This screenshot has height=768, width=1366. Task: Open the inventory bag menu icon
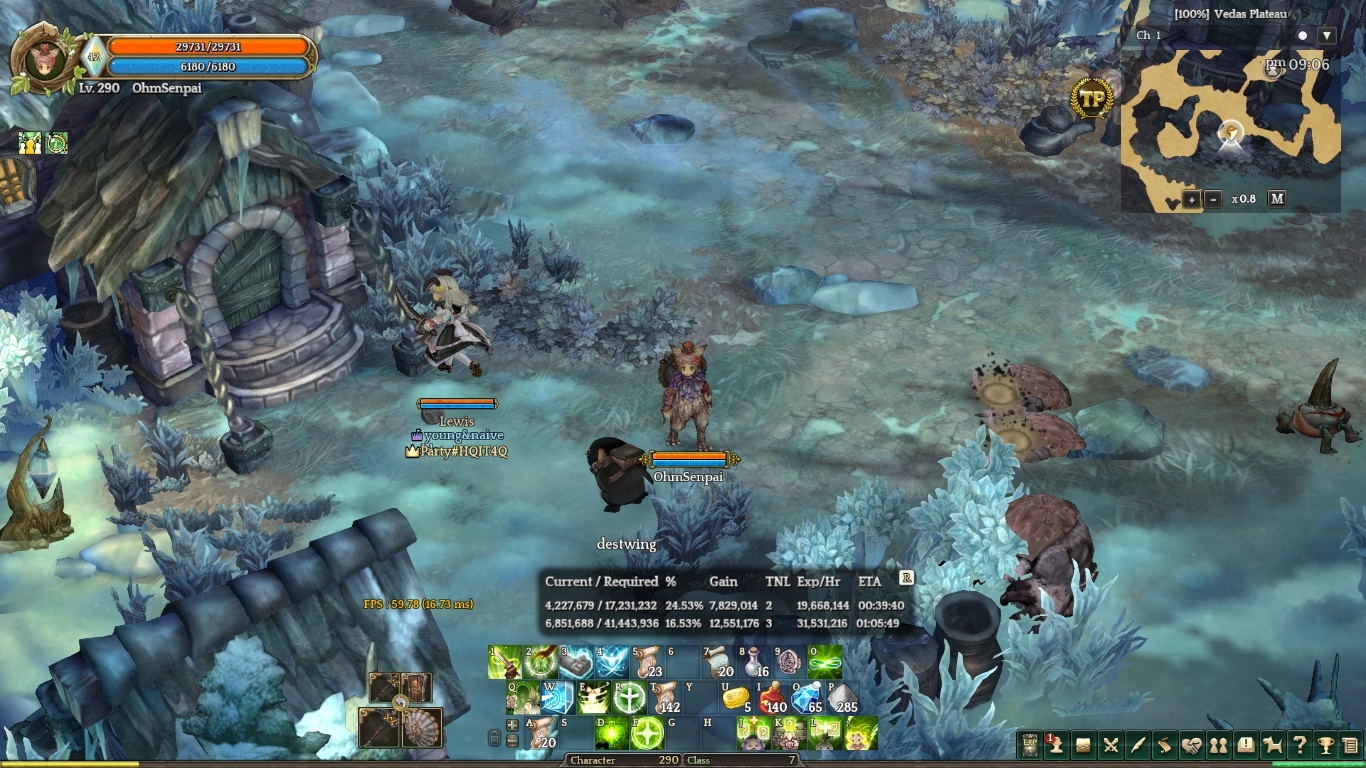pyautogui.click(x=1082, y=745)
